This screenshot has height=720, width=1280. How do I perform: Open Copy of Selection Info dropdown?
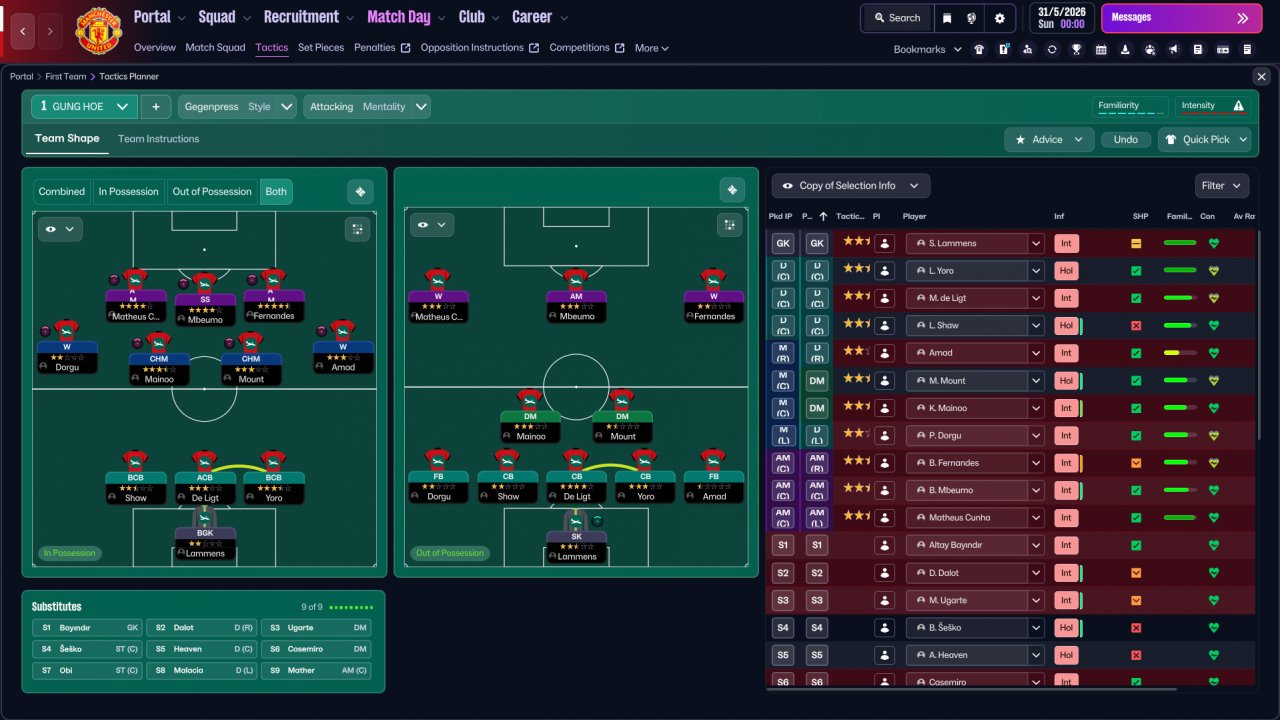click(x=850, y=186)
